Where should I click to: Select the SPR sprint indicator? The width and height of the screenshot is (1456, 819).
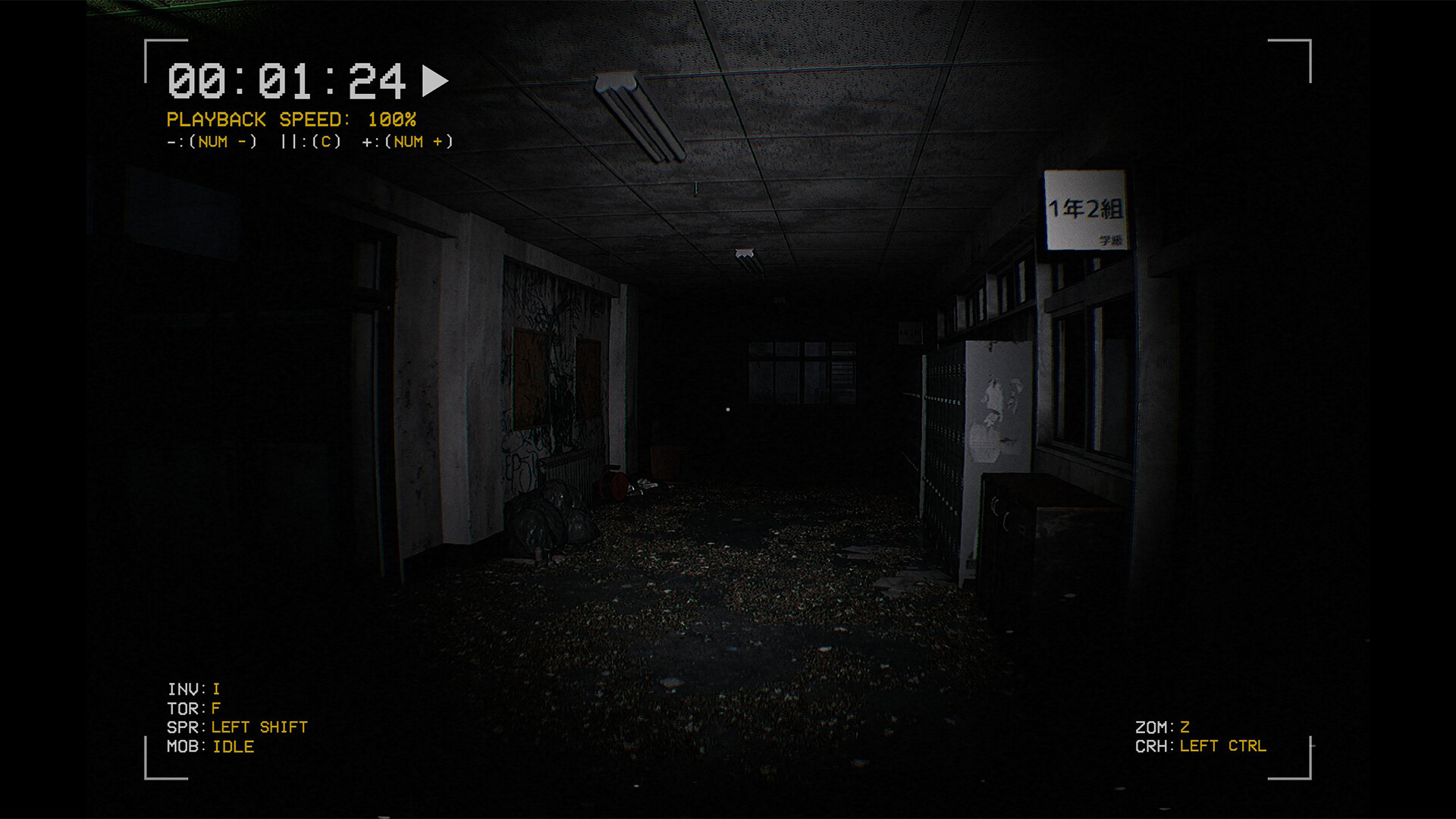(x=184, y=726)
